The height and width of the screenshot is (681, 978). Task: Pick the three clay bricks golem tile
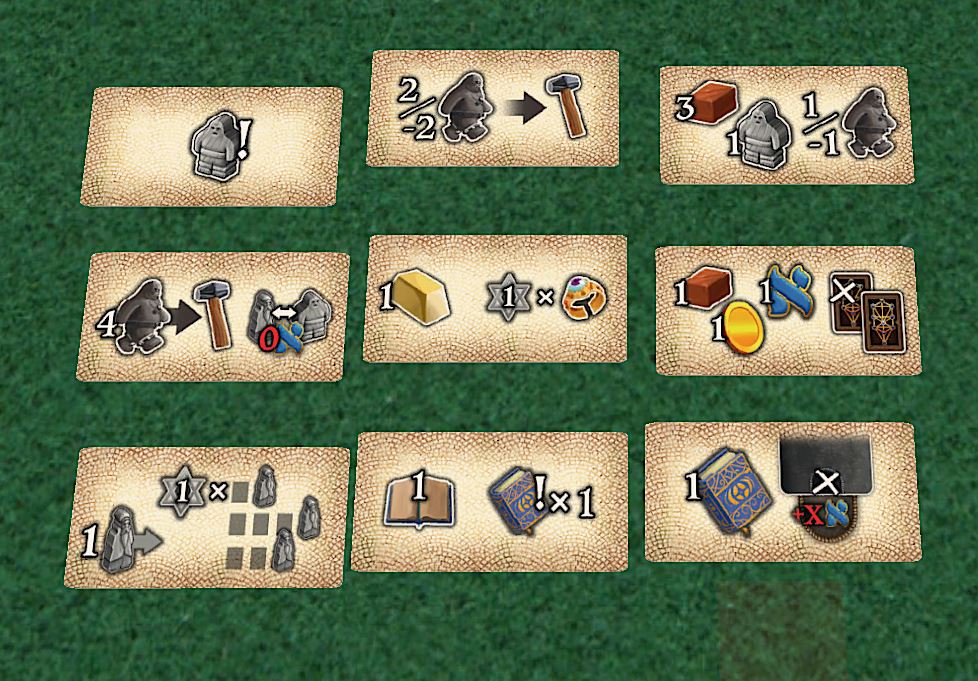pyautogui.click(x=786, y=125)
